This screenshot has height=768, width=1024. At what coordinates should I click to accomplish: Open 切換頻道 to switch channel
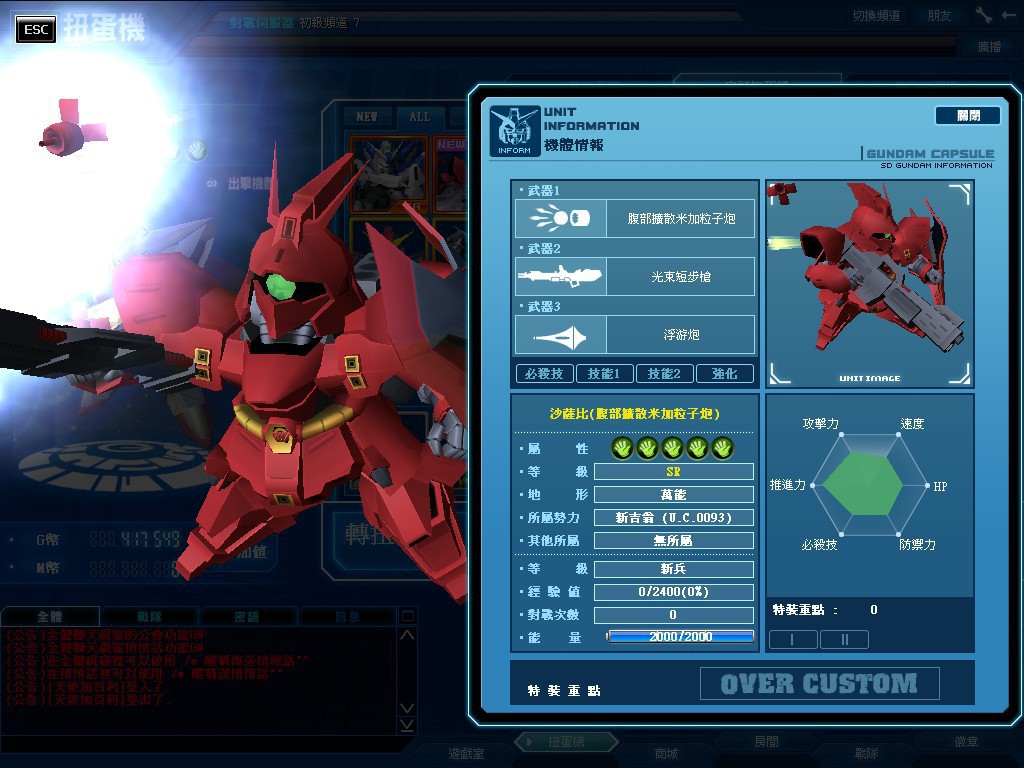[x=876, y=15]
